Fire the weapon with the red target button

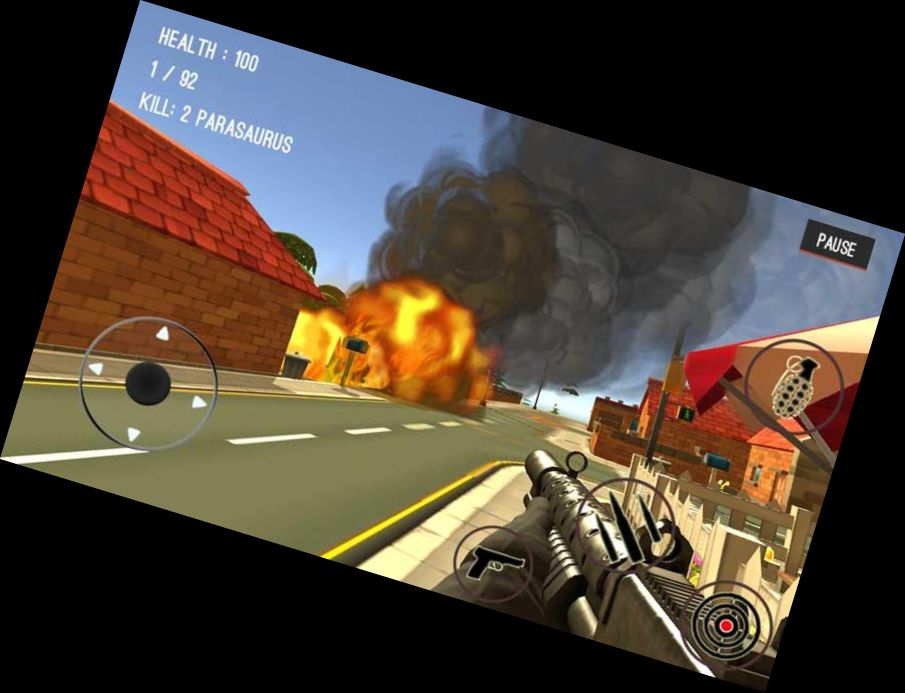pyautogui.click(x=727, y=627)
